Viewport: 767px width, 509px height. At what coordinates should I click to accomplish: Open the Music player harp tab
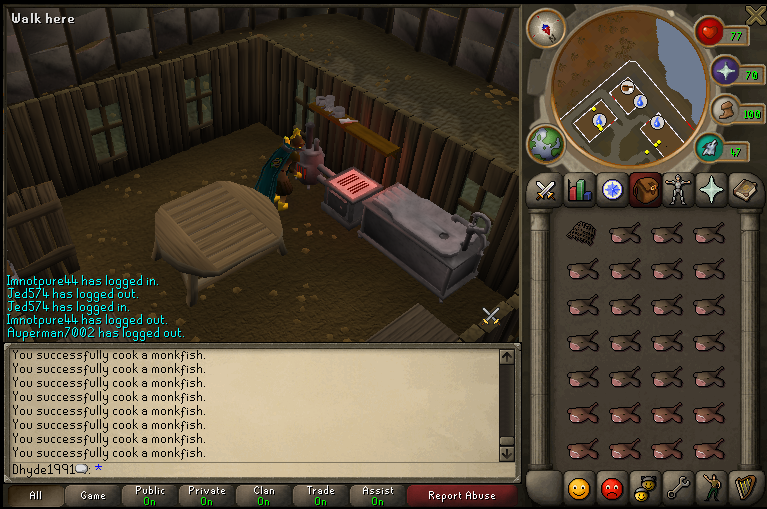click(x=745, y=489)
